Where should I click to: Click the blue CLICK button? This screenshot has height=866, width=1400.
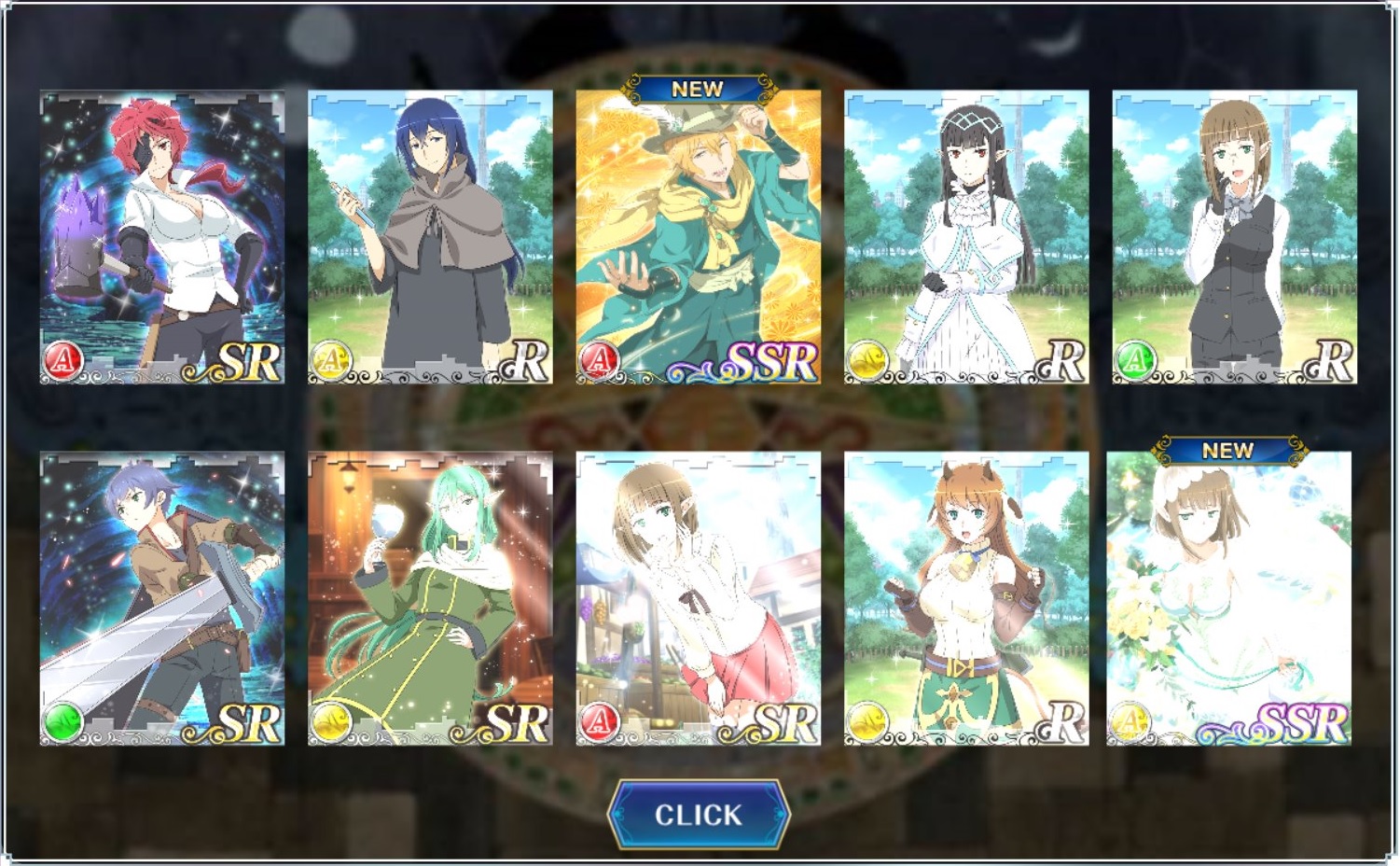698,815
